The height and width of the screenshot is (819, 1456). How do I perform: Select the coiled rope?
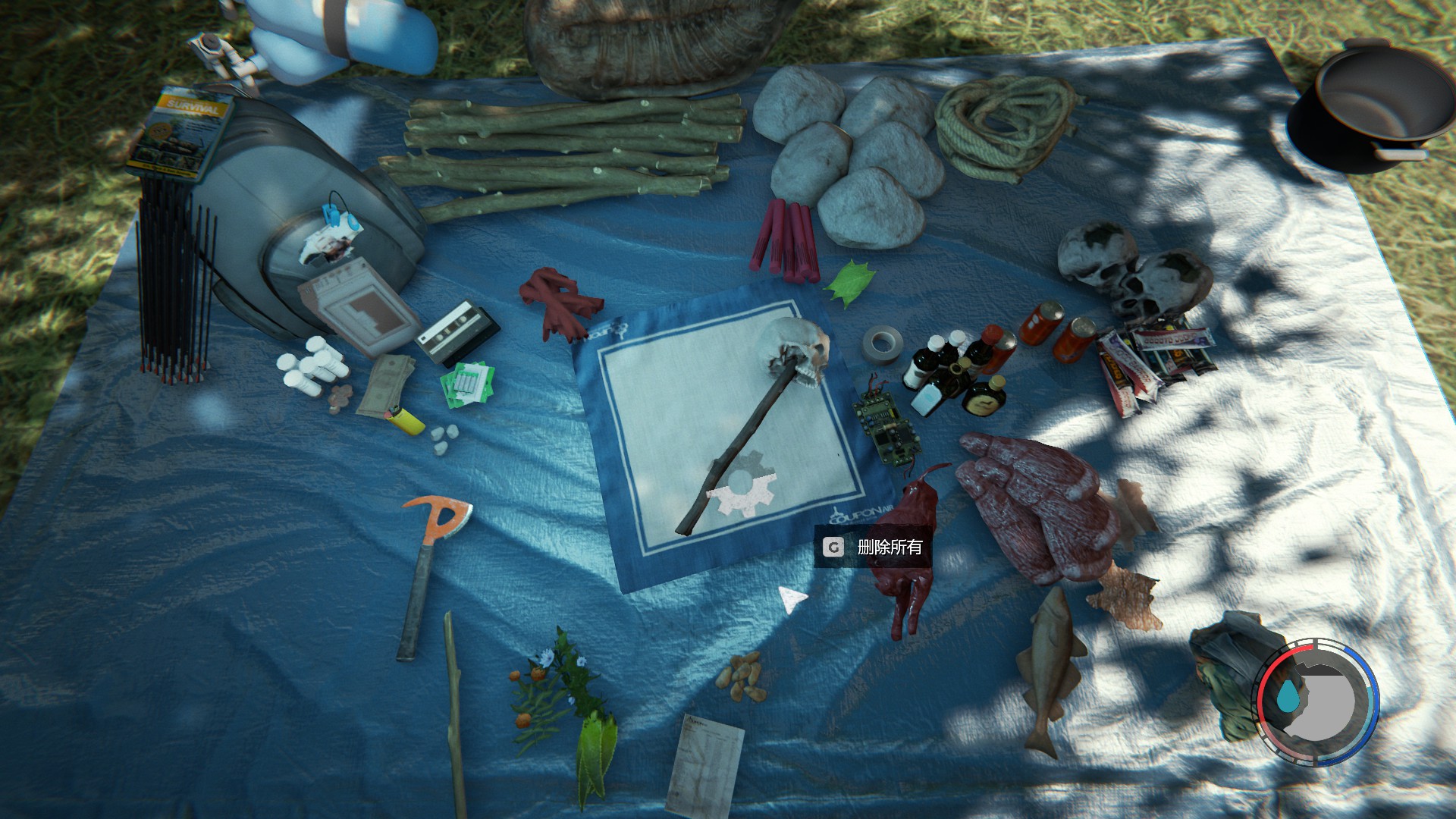[x=1001, y=125]
